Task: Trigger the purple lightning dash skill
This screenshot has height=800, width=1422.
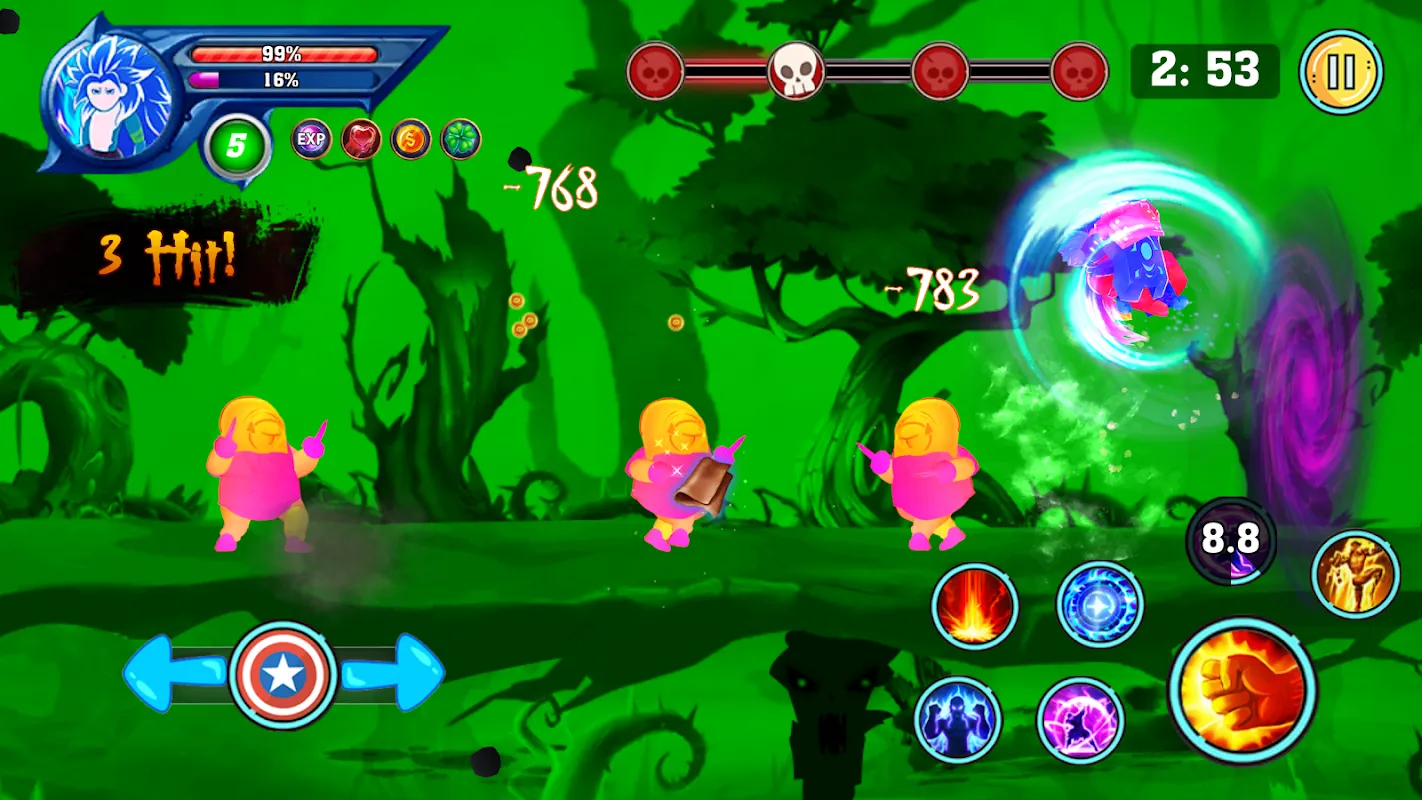Action: [x=1081, y=720]
